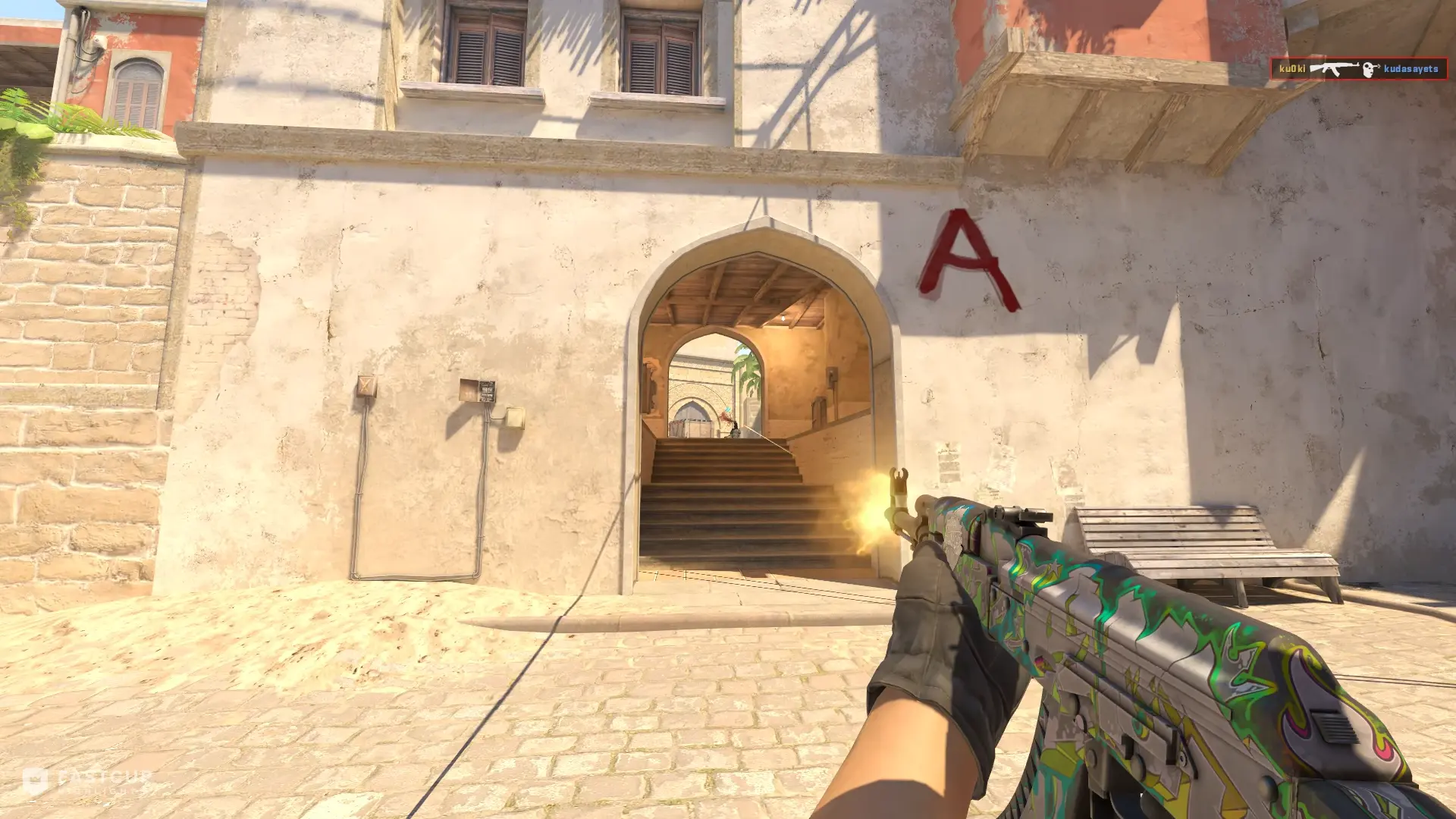Click the AK-47 icon in the killfeed
The width and height of the screenshot is (1456, 819).
click(x=1333, y=67)
